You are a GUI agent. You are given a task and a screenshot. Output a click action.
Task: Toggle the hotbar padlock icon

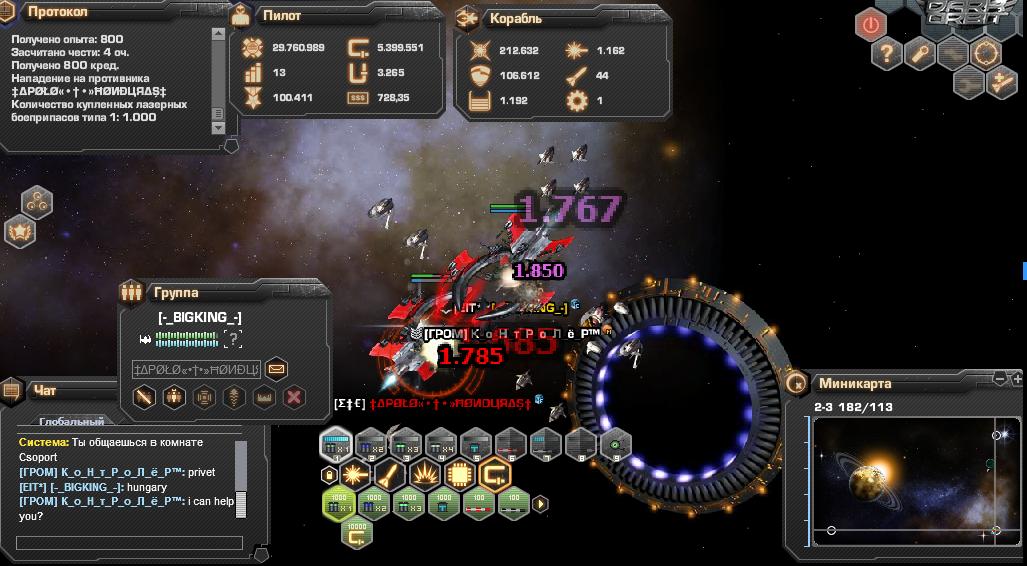[327, 474]
